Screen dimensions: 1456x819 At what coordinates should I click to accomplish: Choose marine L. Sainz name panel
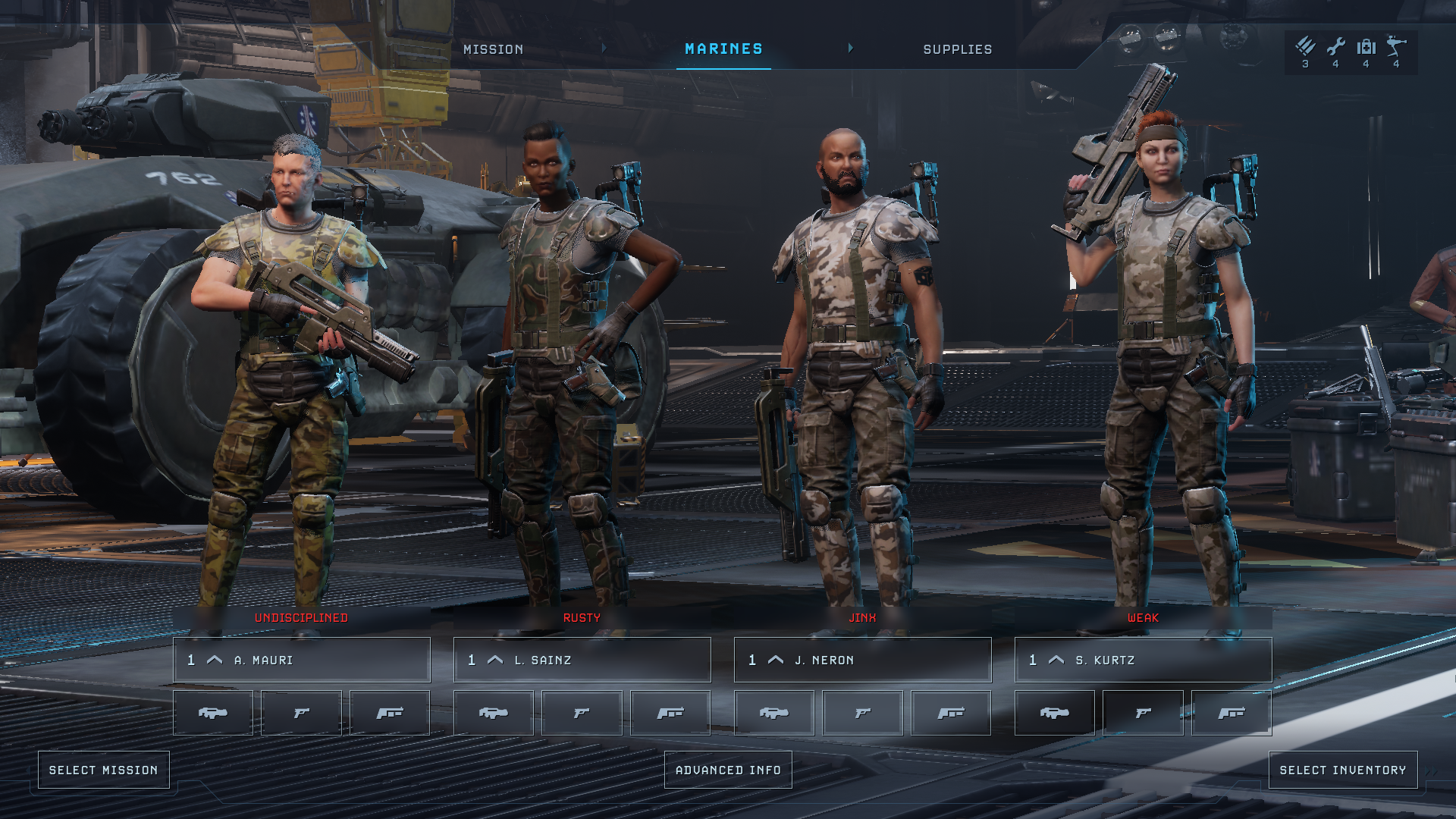click(x=582, y=660)
